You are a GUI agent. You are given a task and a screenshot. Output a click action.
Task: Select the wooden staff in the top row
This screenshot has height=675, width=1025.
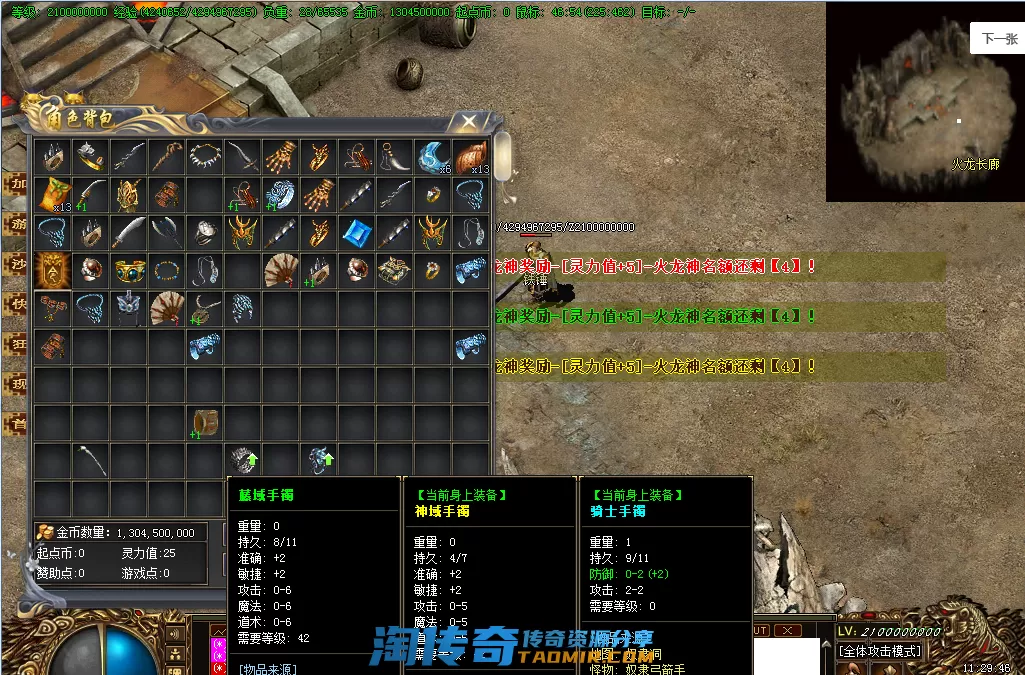(166, 156)
